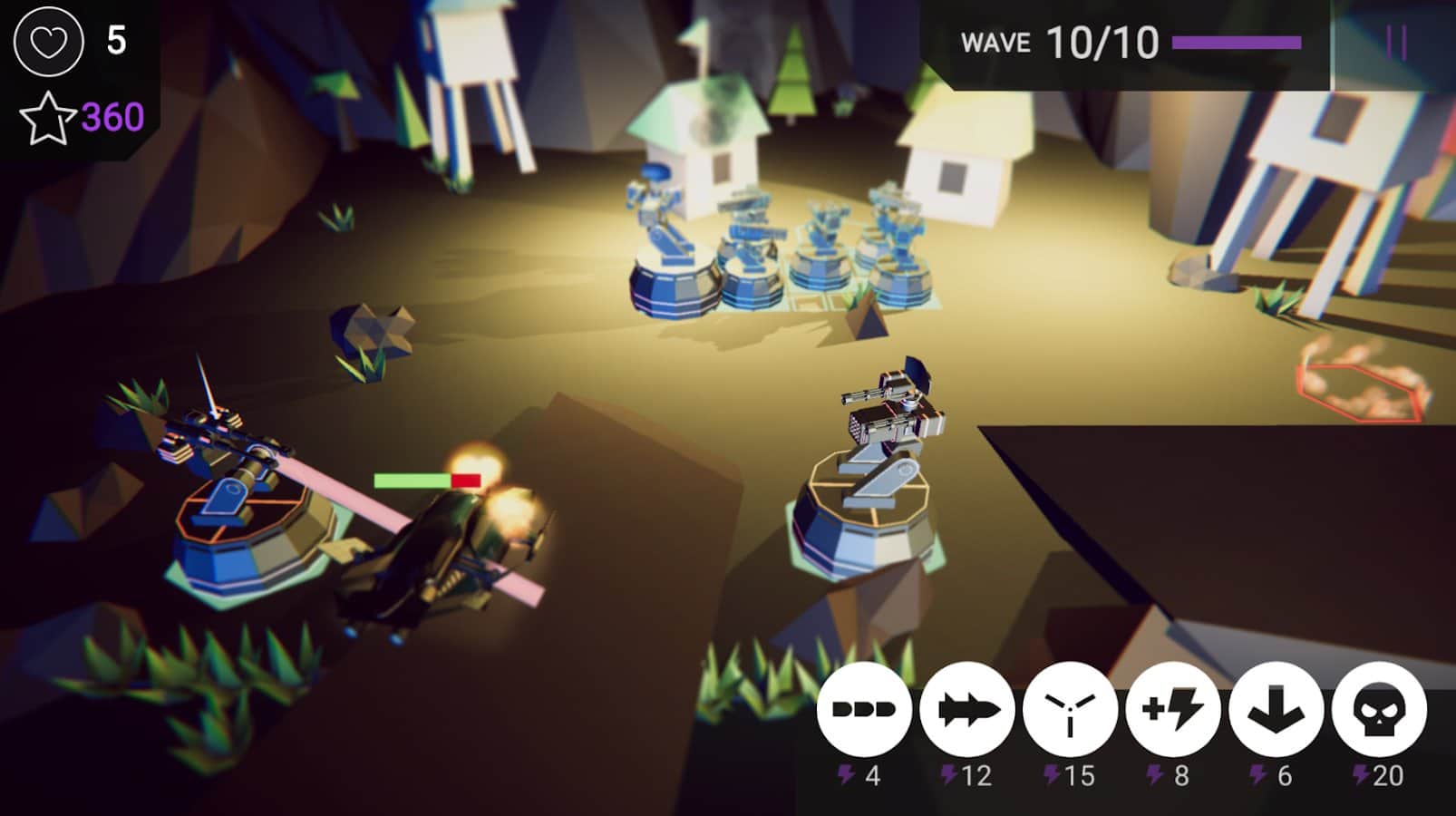The width and height of the screenshot is (1456, 816).
Task: Select the down arrow drop ability
Action: (1276, 710)
